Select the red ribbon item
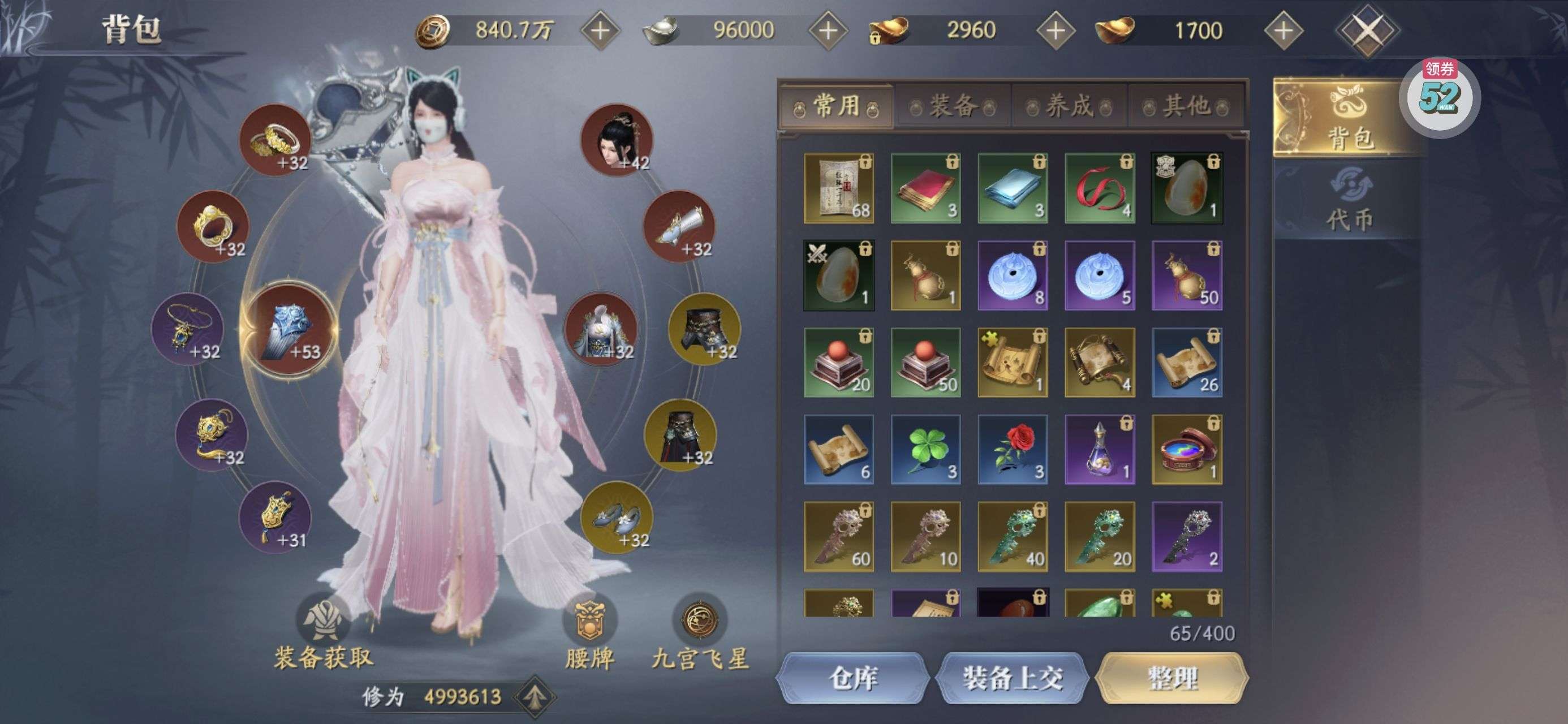The height and width of the screenshot is (724, 1568). pyautogui.click(x=1100, y=188)
